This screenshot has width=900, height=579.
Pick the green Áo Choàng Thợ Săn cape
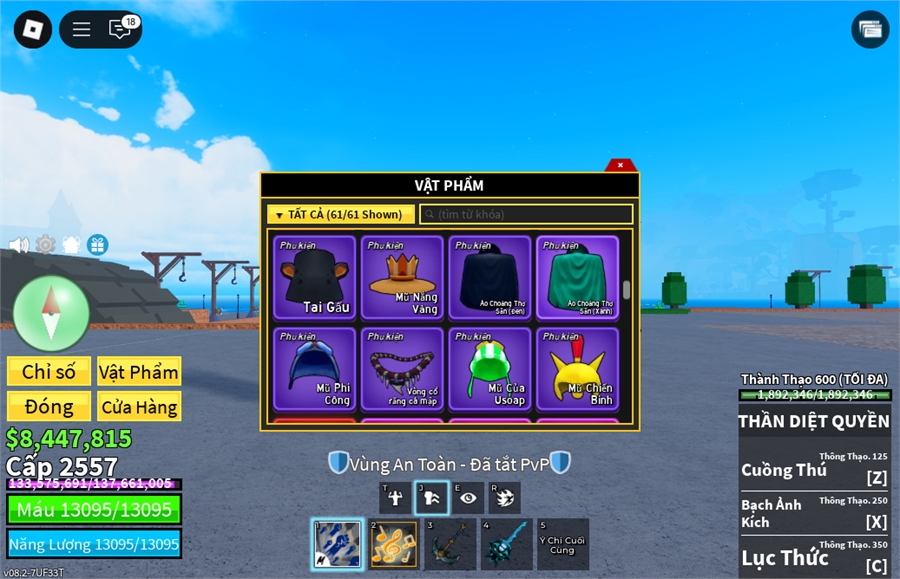point(577,277)
